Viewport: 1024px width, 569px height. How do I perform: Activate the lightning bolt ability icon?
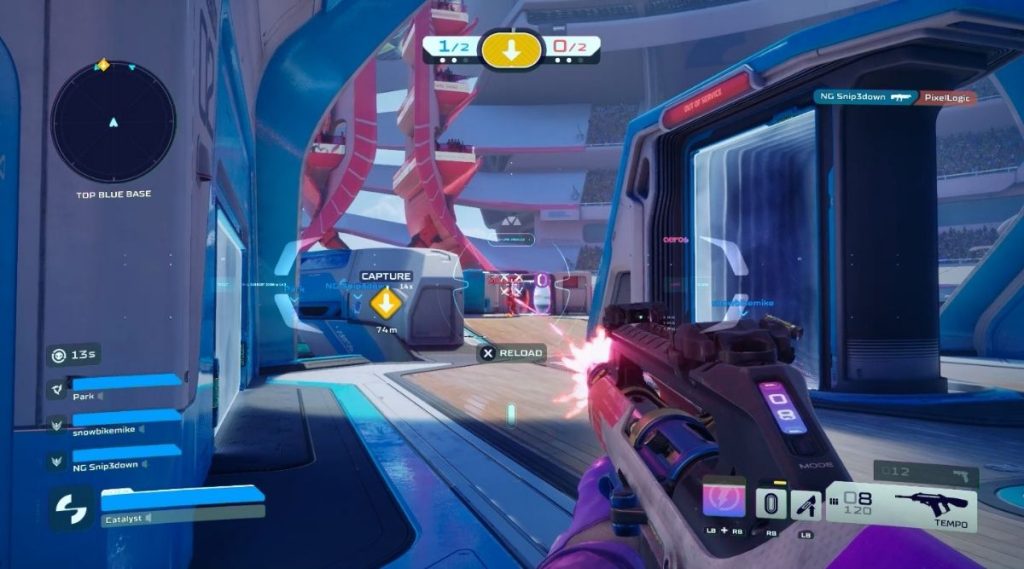[724, 498]
